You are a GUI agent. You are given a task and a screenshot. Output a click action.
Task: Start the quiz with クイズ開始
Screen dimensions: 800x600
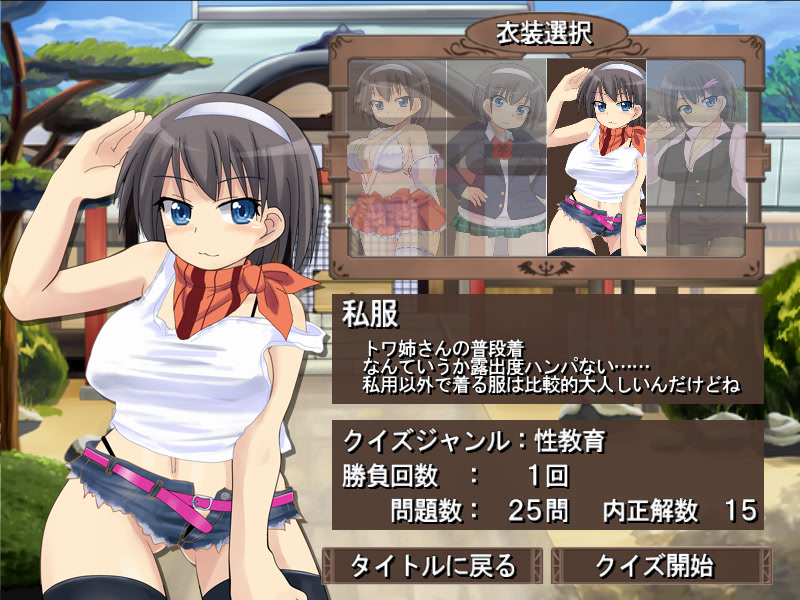tap(655, 566)
